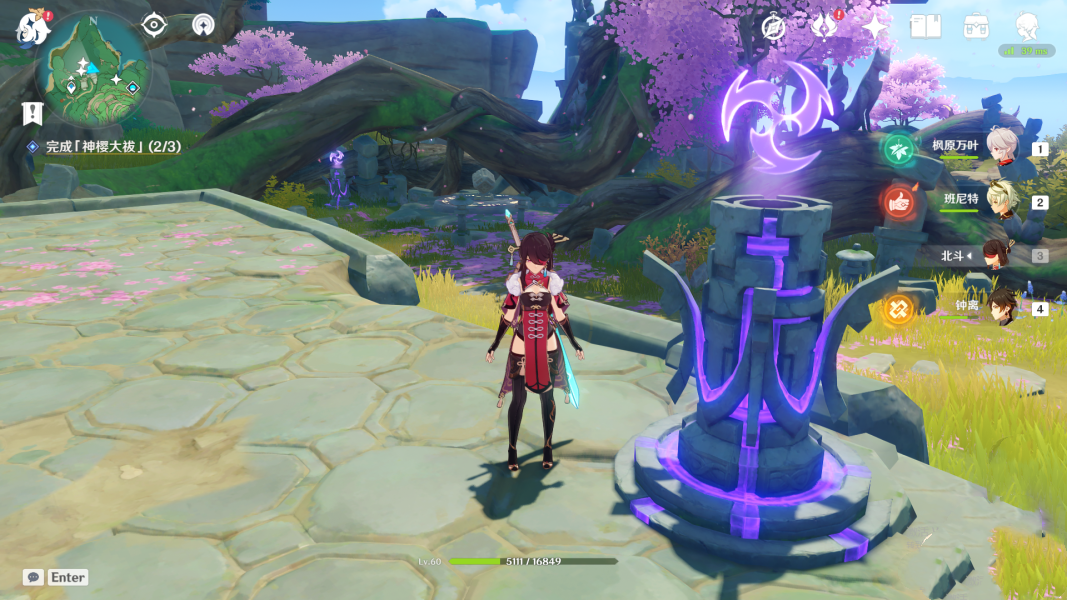This screenshot has height=600, width=1067.
Task: Open the wish four-pointed star icon
Action: click(875, 27)
